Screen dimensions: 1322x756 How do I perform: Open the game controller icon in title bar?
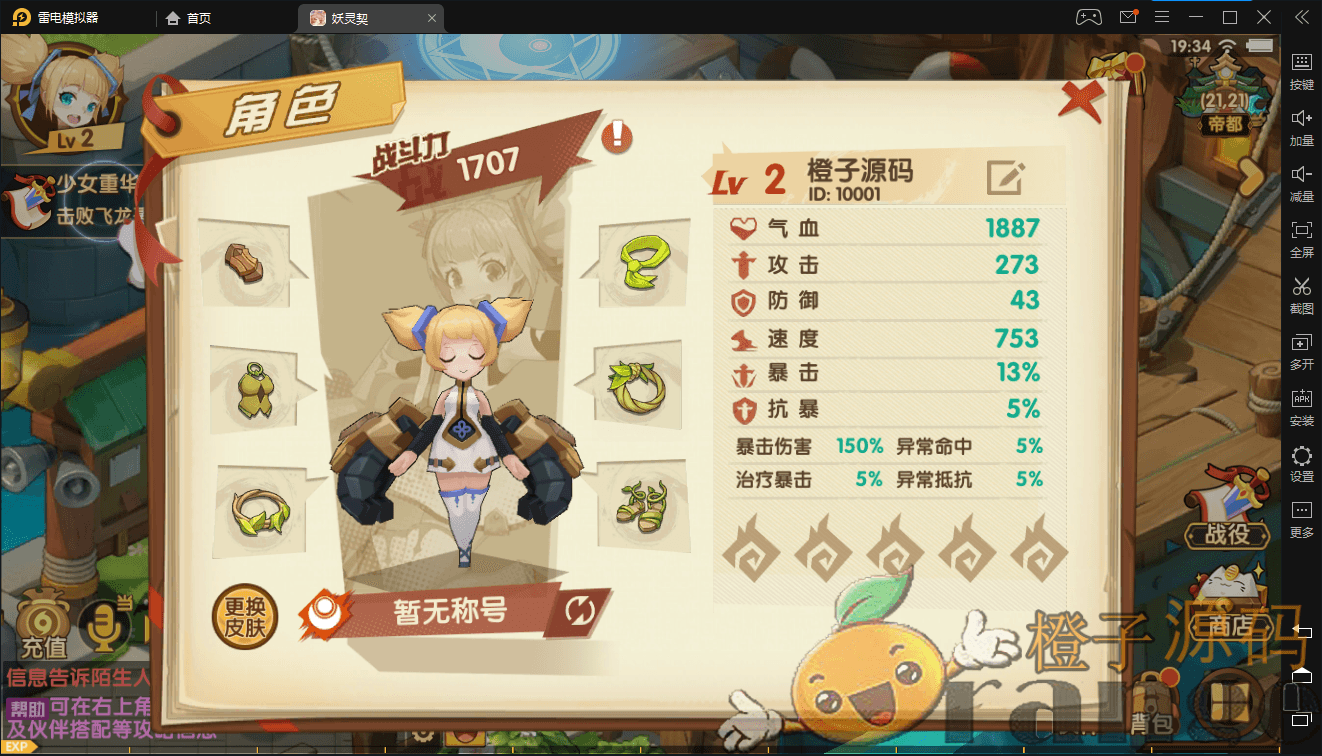coord(1090,16)
